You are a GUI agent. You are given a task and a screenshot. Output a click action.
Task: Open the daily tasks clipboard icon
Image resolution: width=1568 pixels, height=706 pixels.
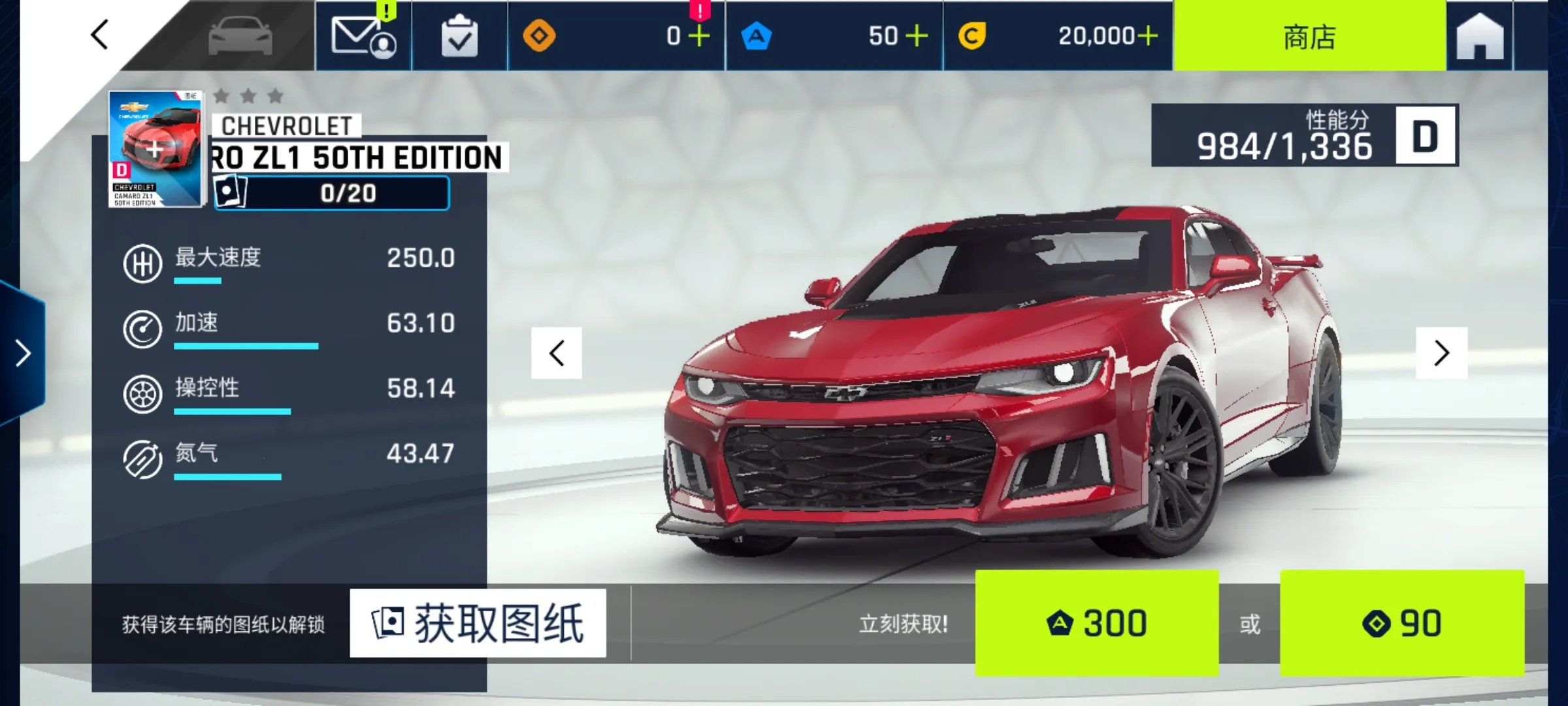point(459,36)
